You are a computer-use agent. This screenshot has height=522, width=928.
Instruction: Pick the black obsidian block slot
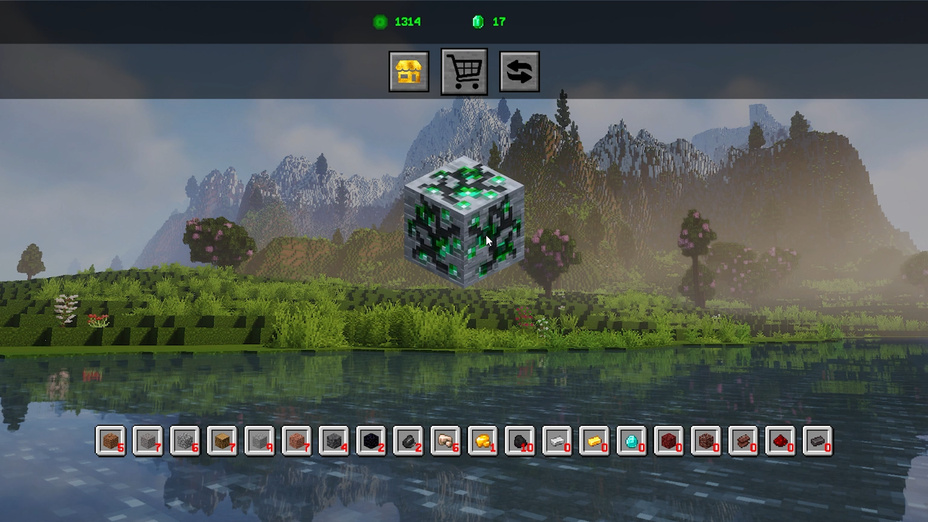pyautogui.click(x=370, y=440)
